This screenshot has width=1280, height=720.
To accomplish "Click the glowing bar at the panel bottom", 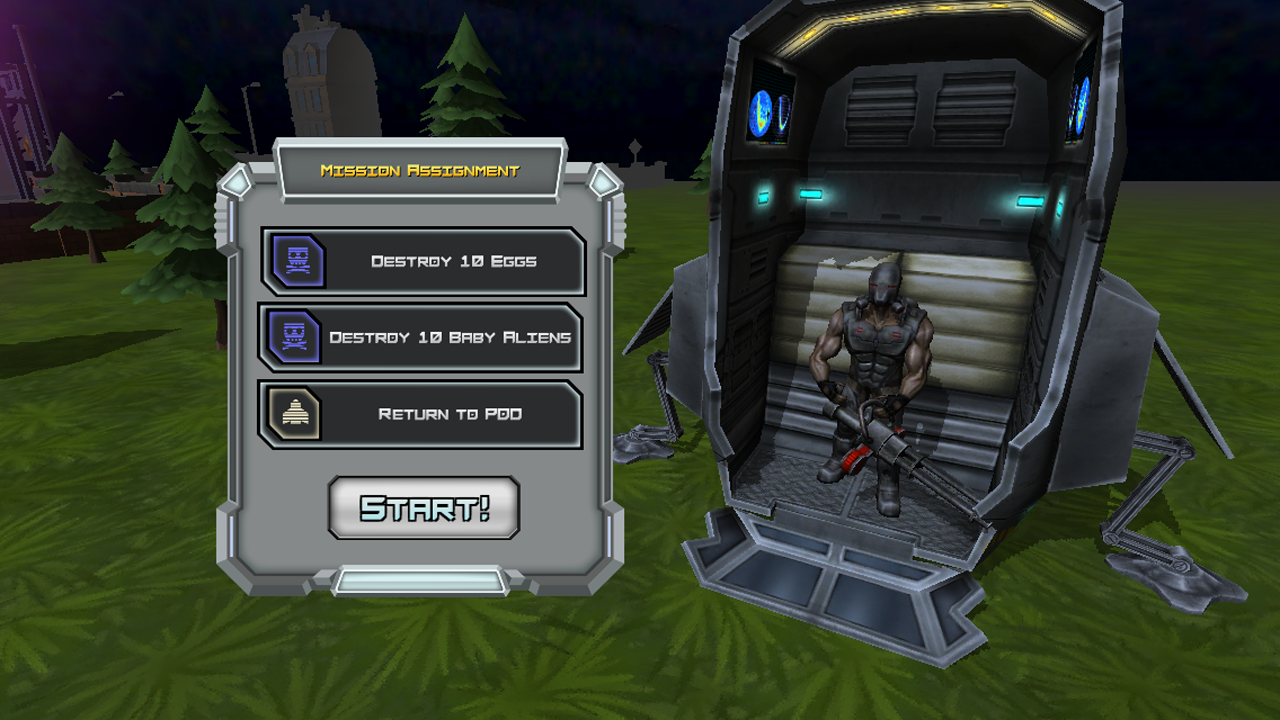I will pos(422,576).
